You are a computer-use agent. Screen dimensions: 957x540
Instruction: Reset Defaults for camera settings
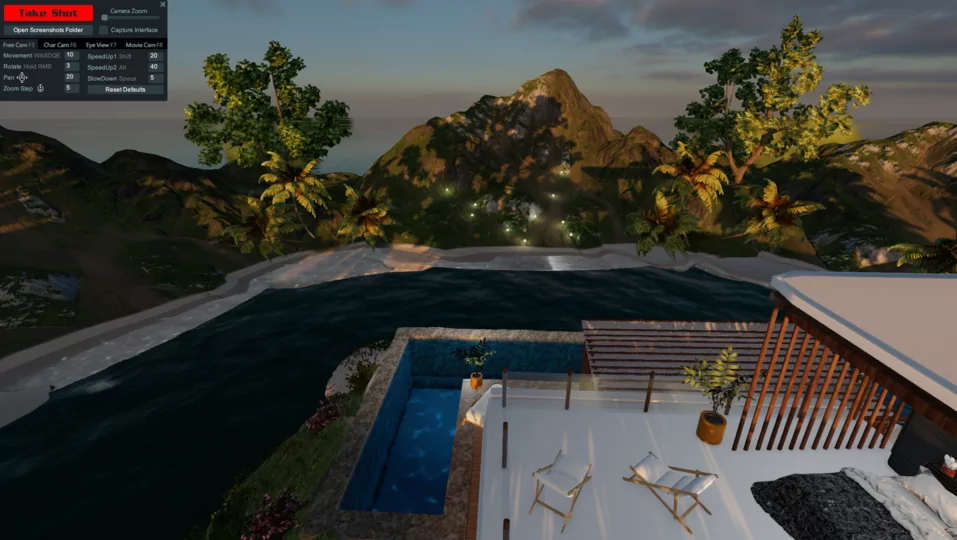125,89
